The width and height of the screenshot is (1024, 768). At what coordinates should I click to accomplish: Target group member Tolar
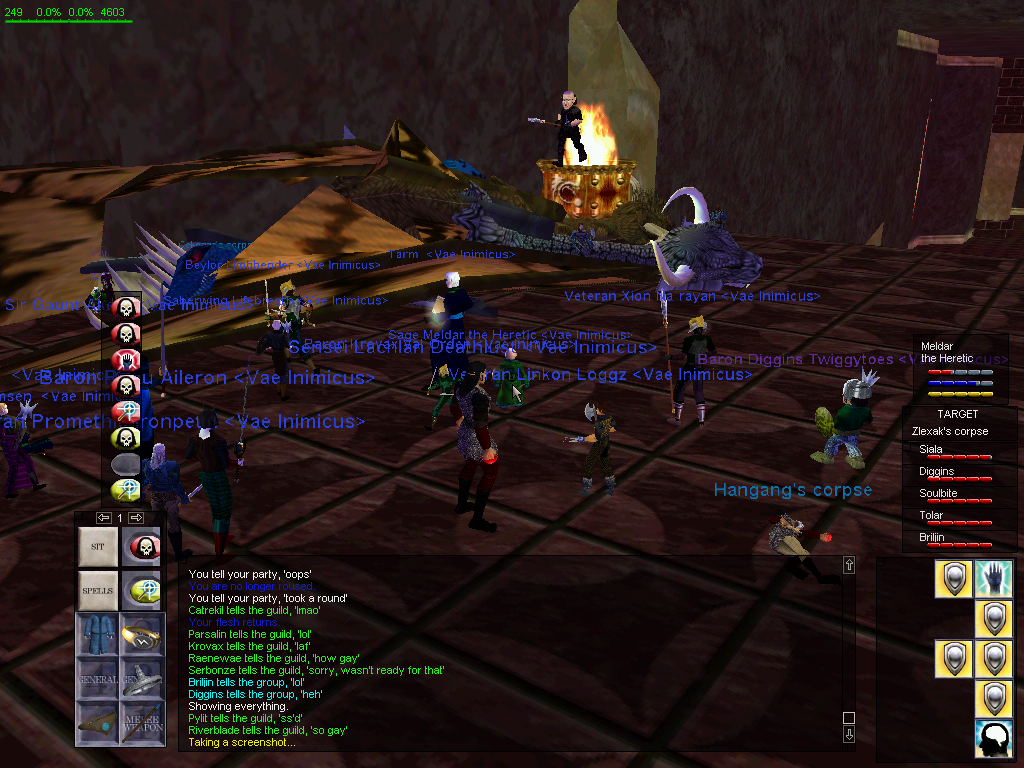931,516
